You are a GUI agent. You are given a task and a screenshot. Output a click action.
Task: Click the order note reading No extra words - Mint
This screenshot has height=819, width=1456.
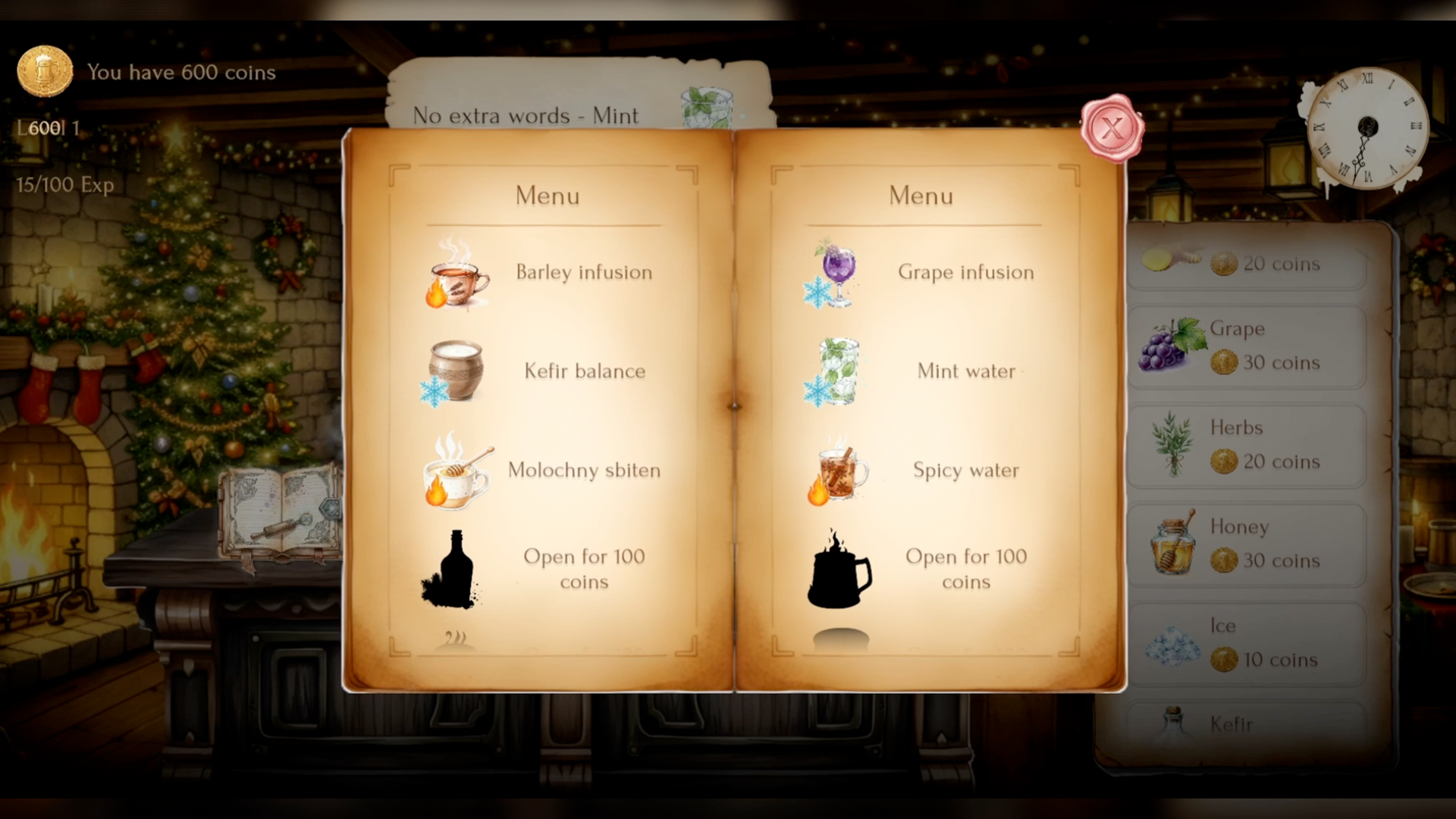click(x=526, y=115)
